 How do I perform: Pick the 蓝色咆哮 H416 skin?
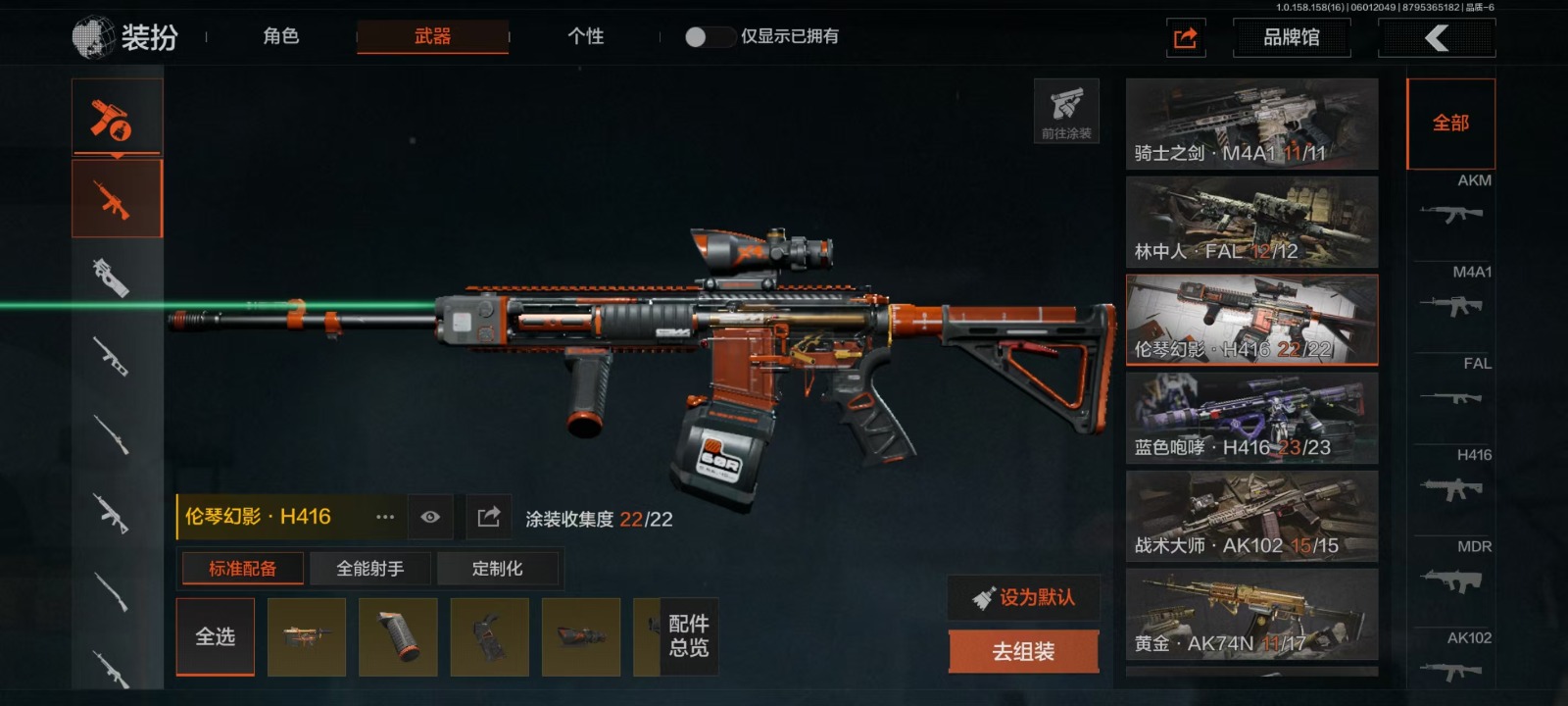[x=1251, y=419]
